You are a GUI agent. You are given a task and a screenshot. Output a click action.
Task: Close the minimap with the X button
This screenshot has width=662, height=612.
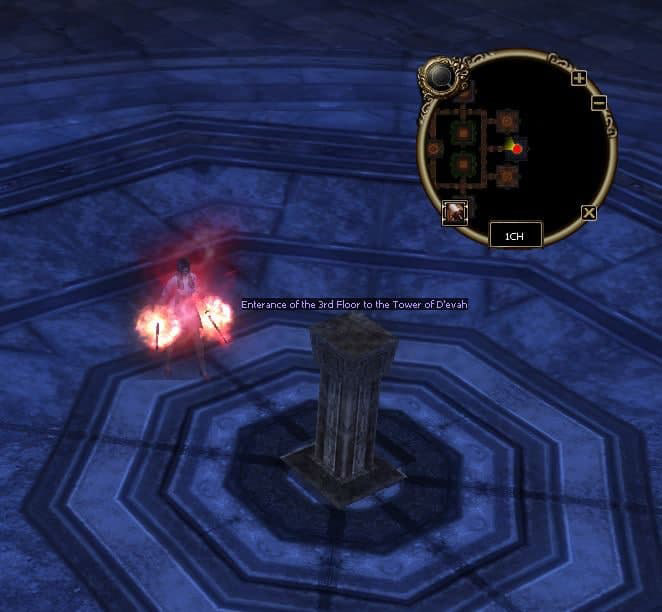[x=589, y=212]
